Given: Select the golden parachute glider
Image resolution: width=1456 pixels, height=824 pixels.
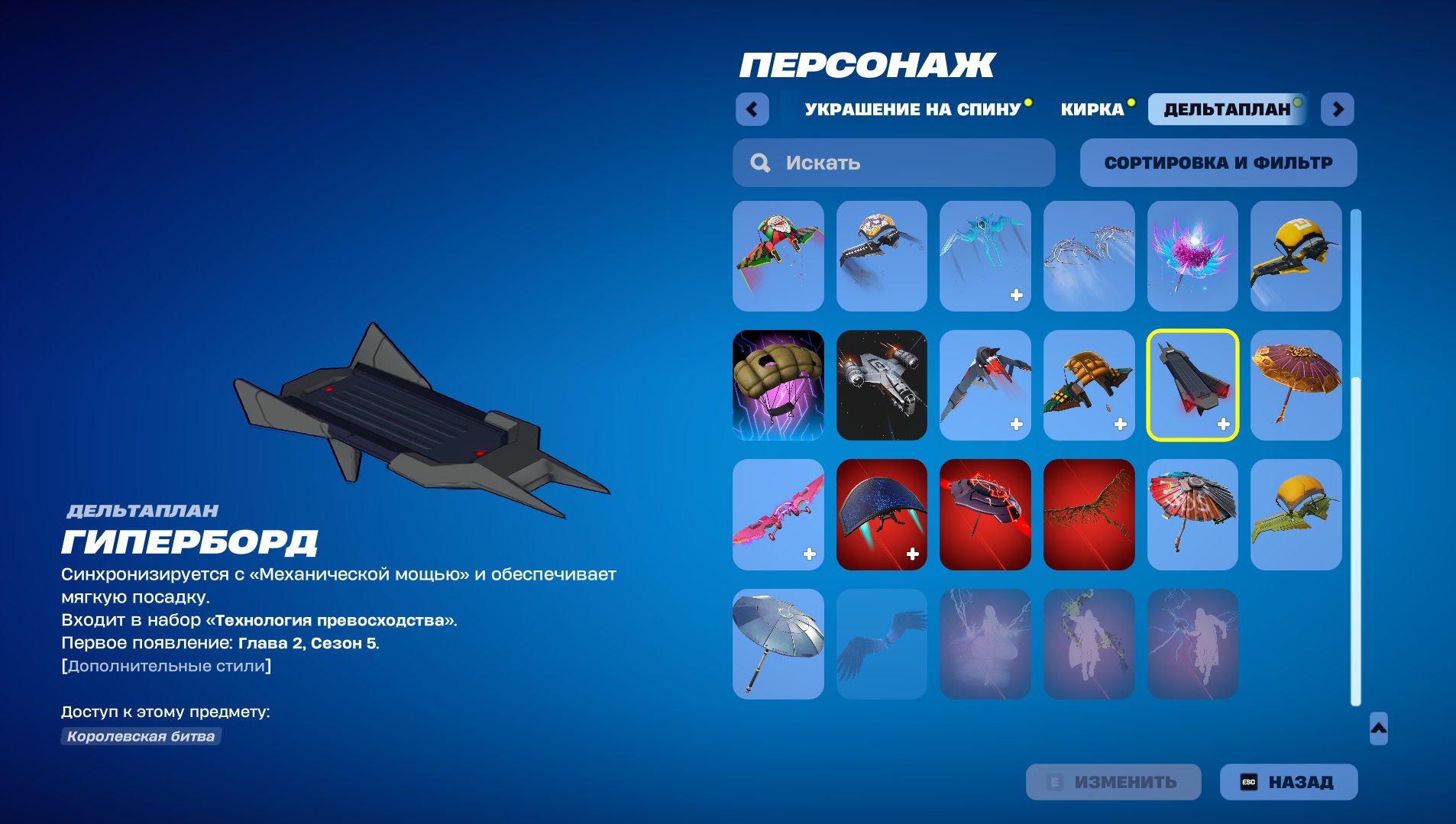Looking at the screenshot, I should 1090,386.
